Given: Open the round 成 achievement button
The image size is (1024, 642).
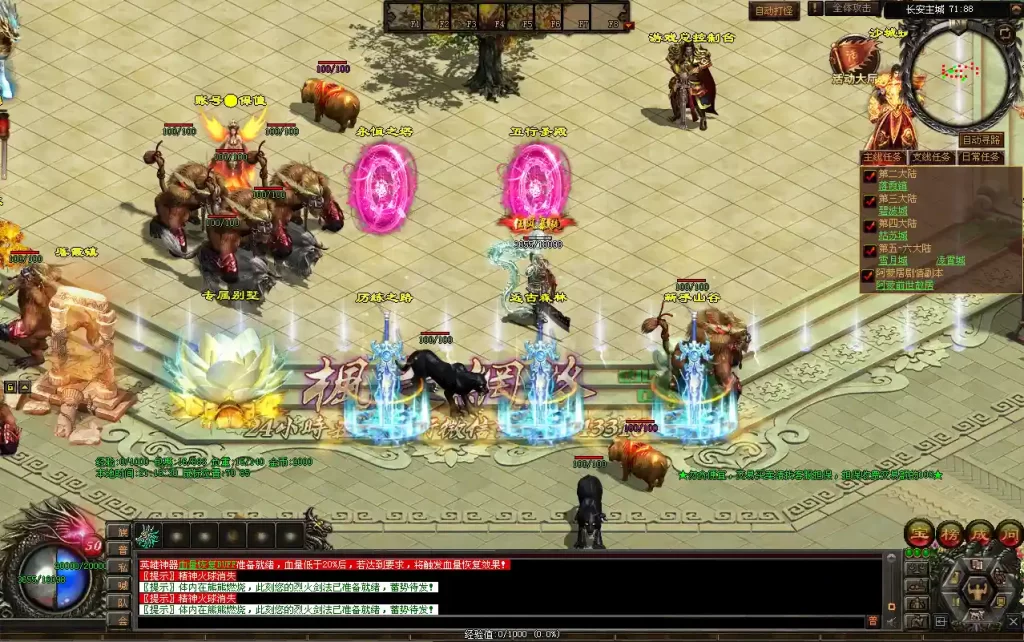Looking at the screenshot, I should pyautogui.click(x=978, y=533).
